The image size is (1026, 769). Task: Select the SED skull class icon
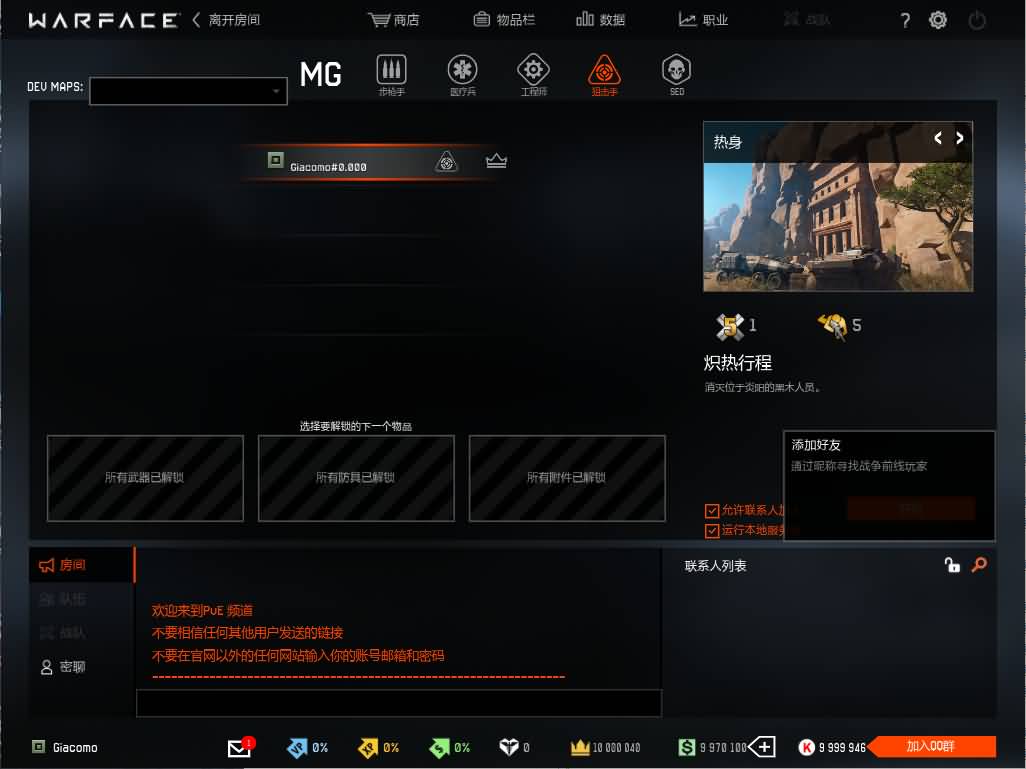click(676, 74)
